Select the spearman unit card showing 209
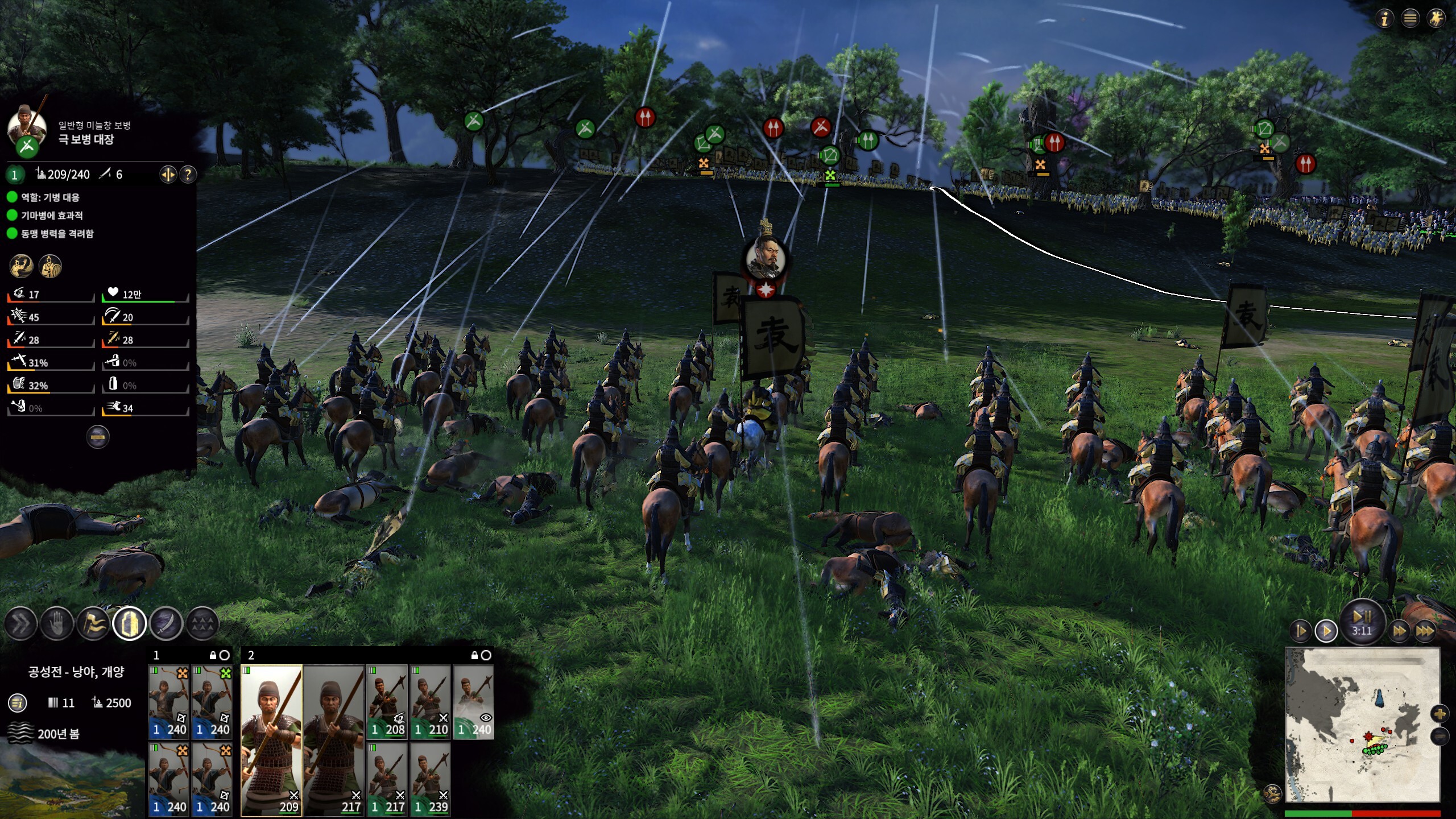 click(271, 740)
